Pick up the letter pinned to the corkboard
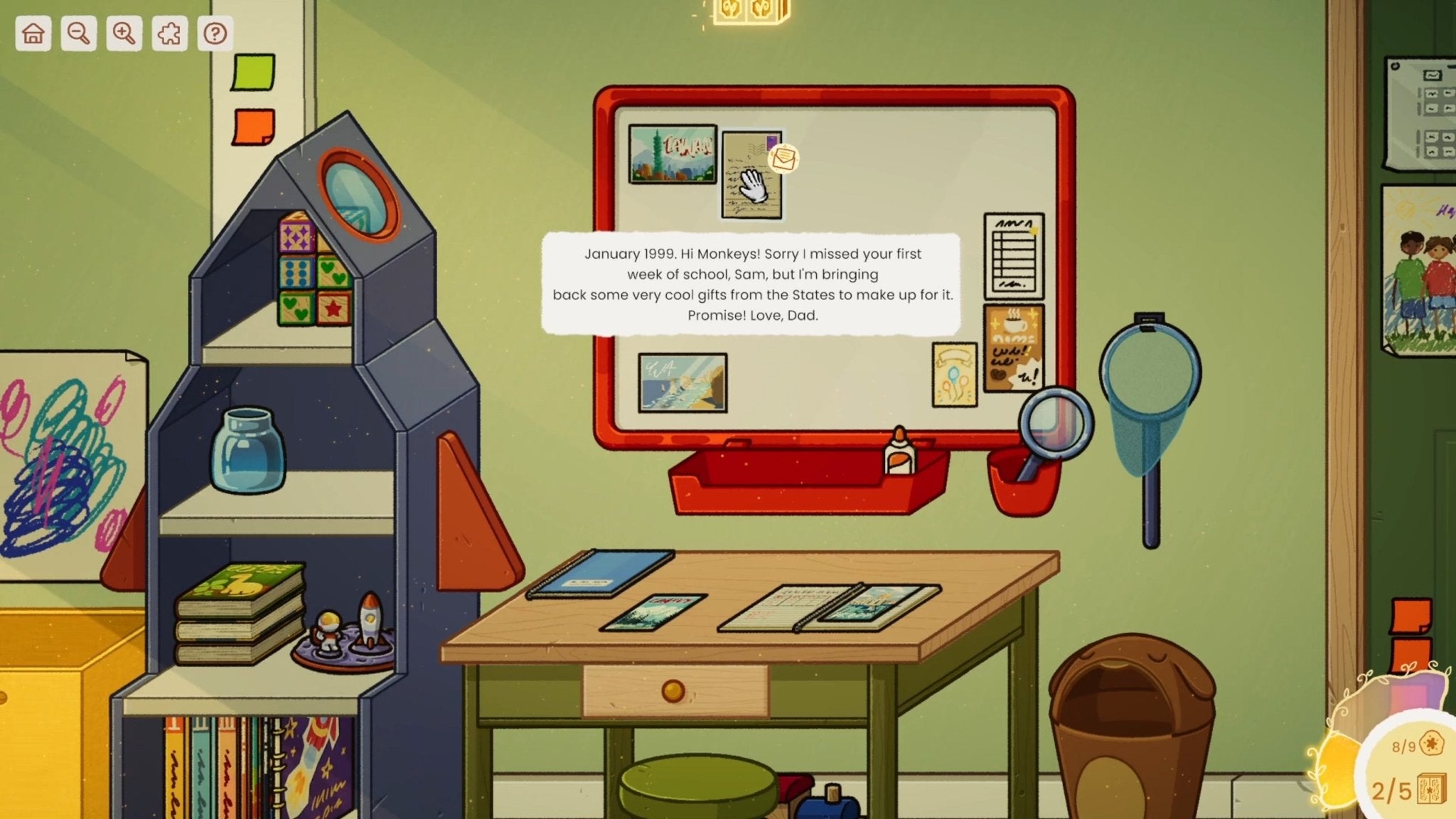 coord(751,173)
